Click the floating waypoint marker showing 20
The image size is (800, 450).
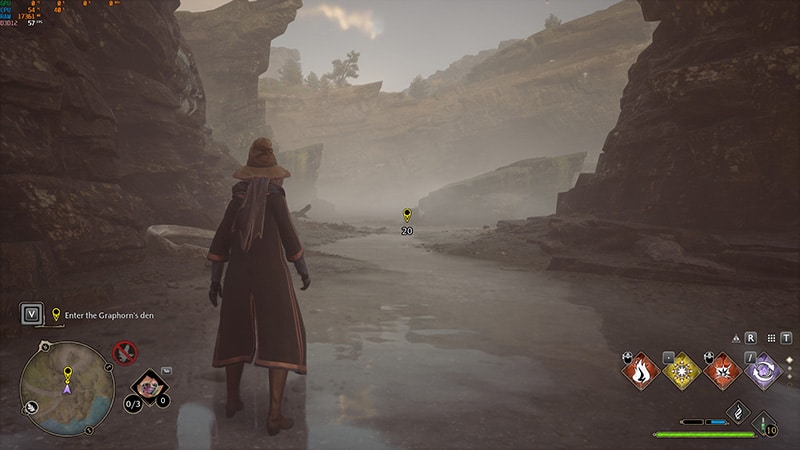407,216
